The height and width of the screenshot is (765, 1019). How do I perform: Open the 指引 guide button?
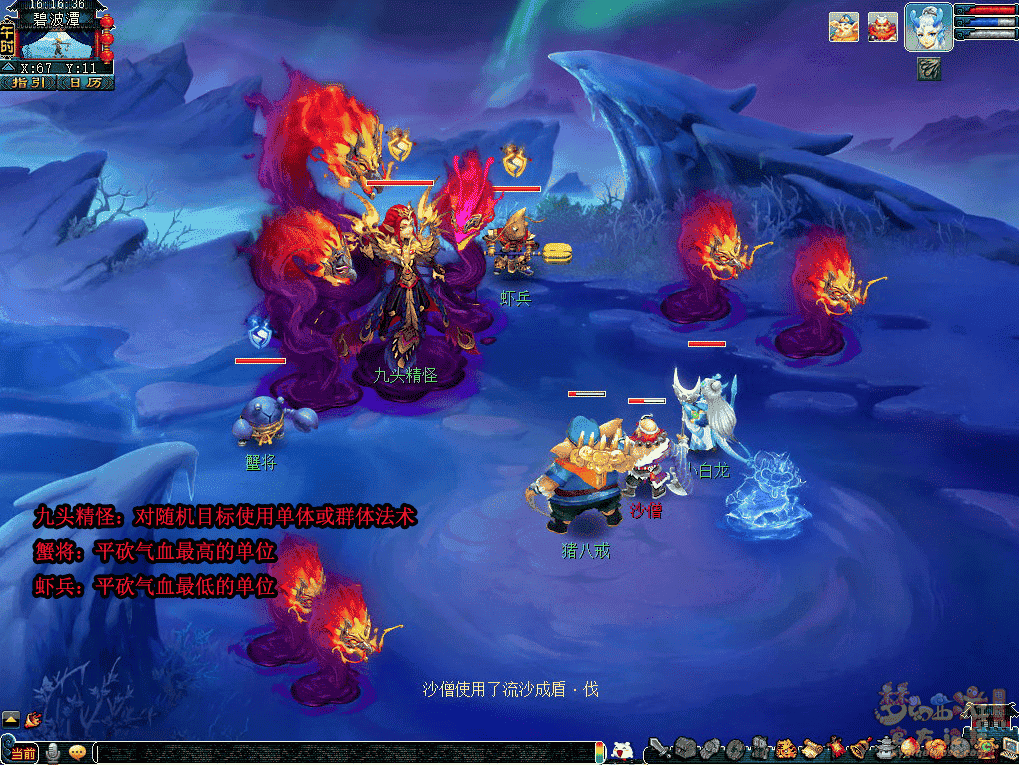pos(28,83)
